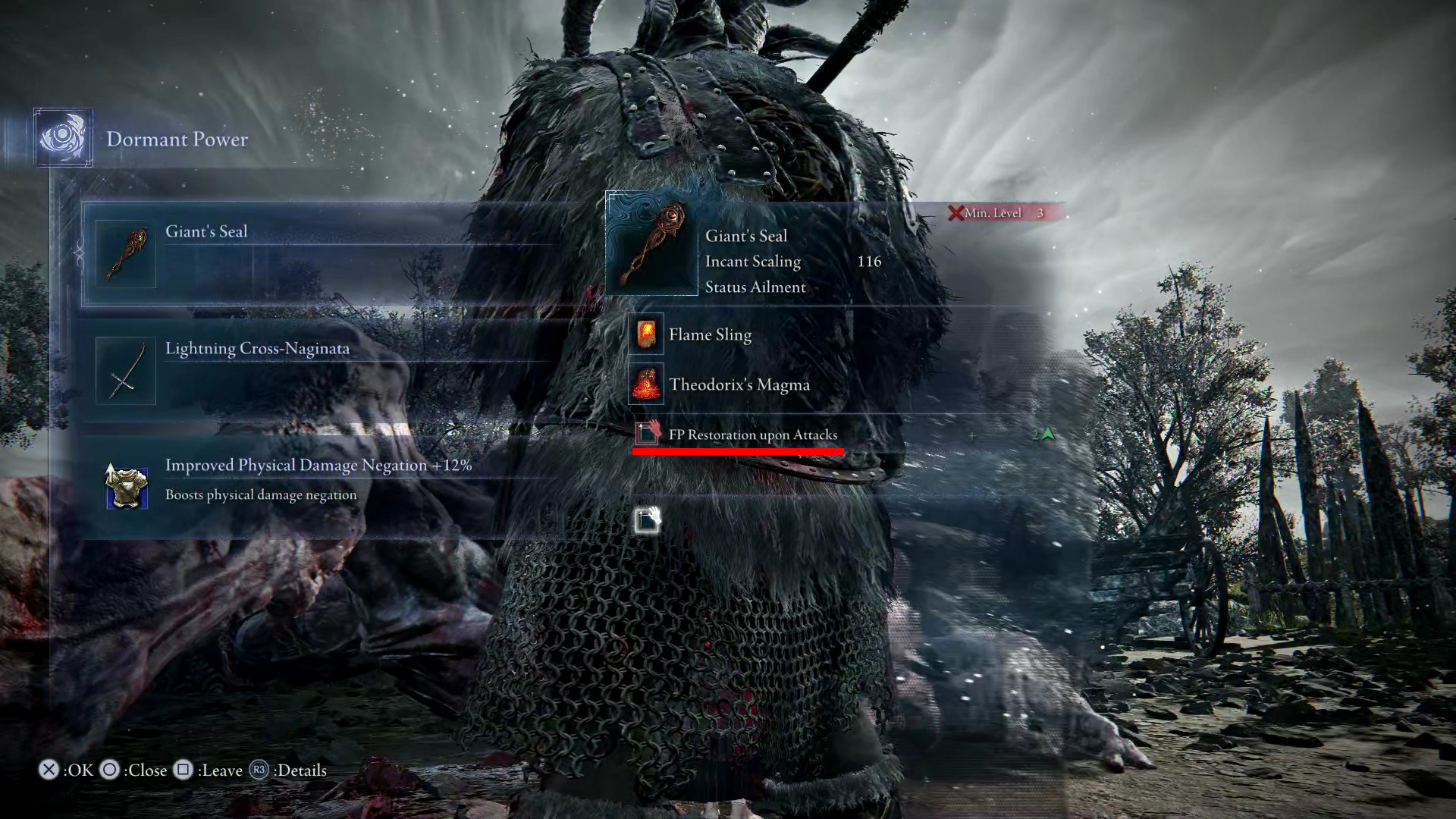Image resolution: width=1456 pixels, height=819 pixels.
Task: Open the Giant's Seal detail thumbnail
Action: click(651, 244)
